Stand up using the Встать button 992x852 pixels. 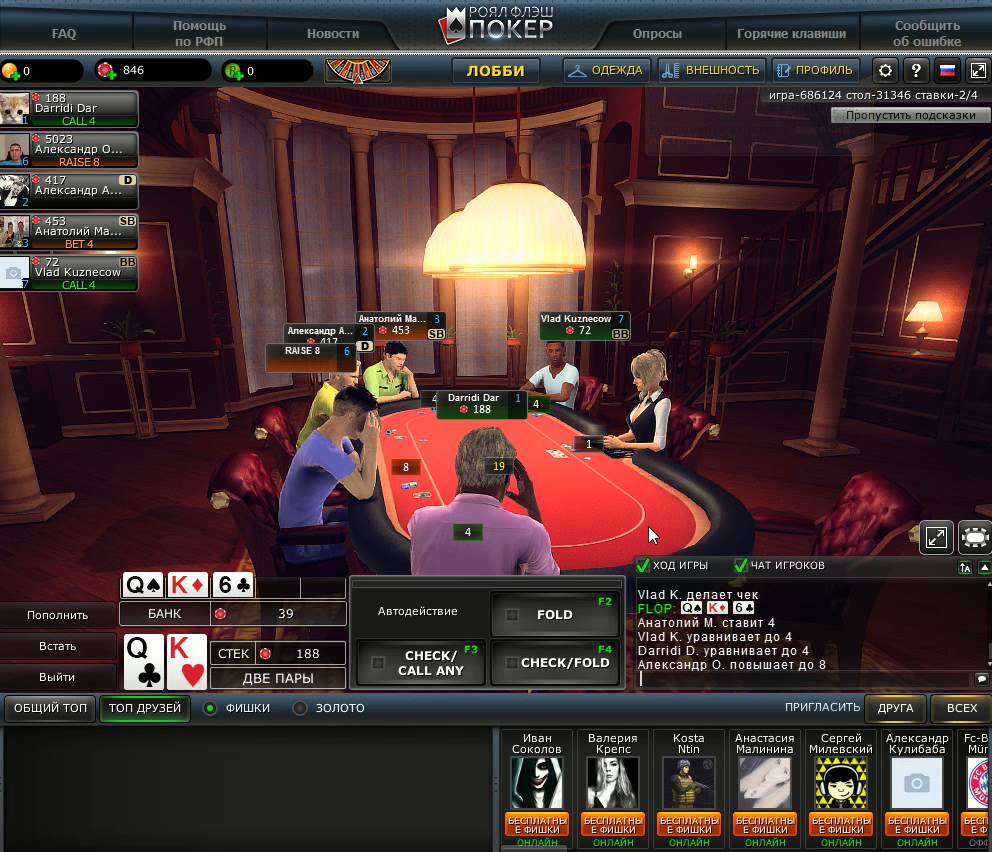click(x=58, y=646)
